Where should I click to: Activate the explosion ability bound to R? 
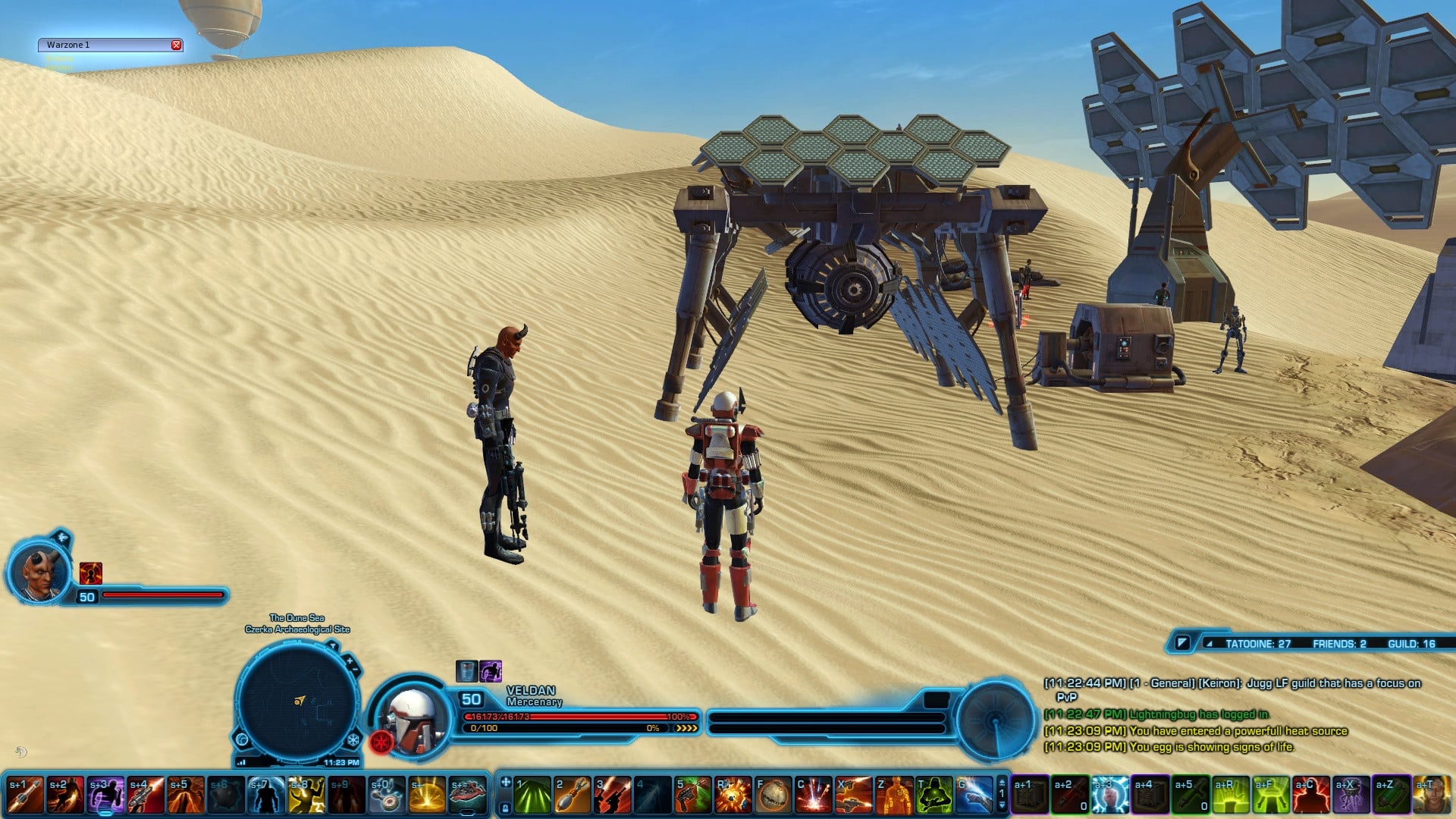coord(733,795)
